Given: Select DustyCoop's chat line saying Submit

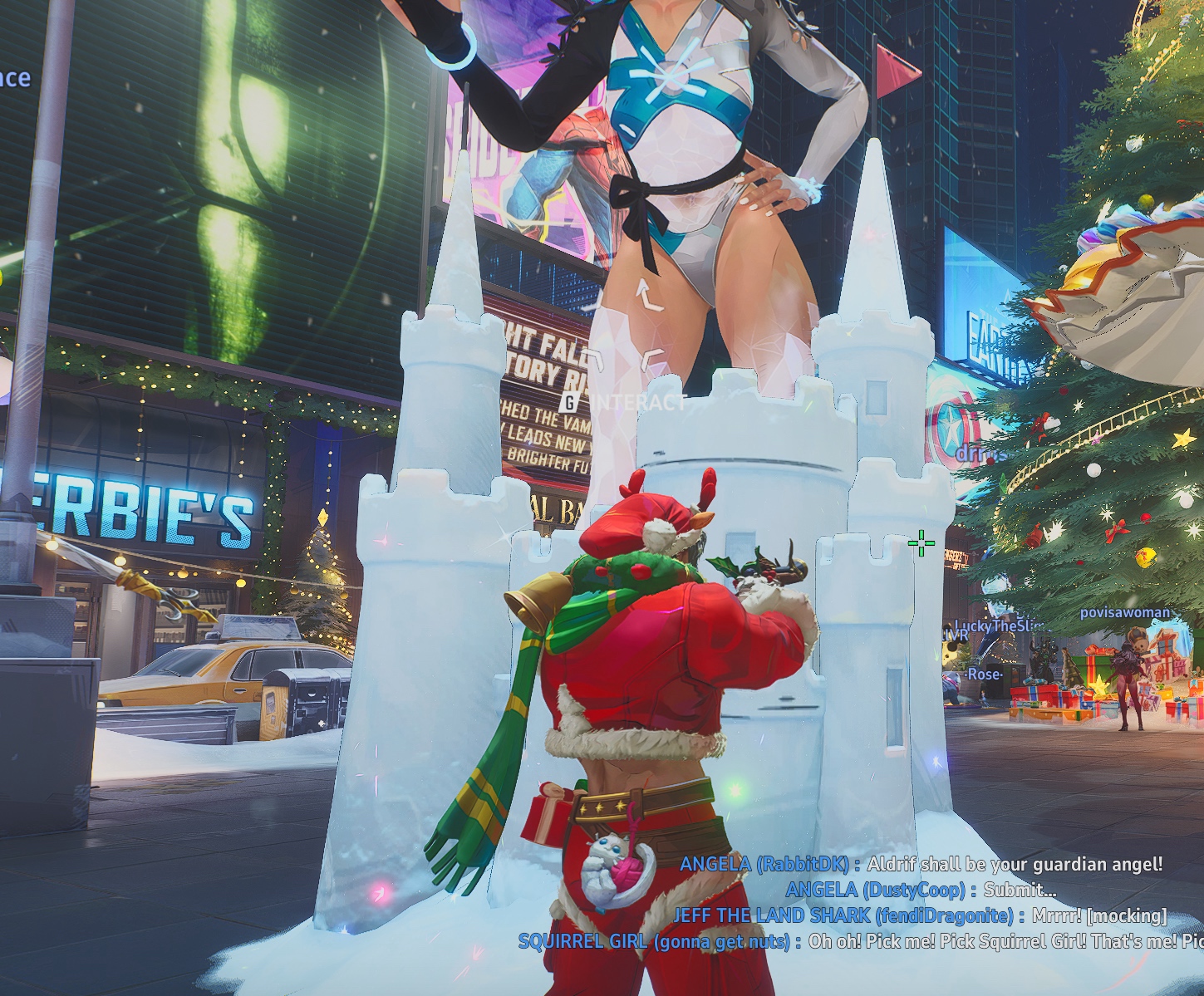Looking at the screenshot, I should click(921, 890).
